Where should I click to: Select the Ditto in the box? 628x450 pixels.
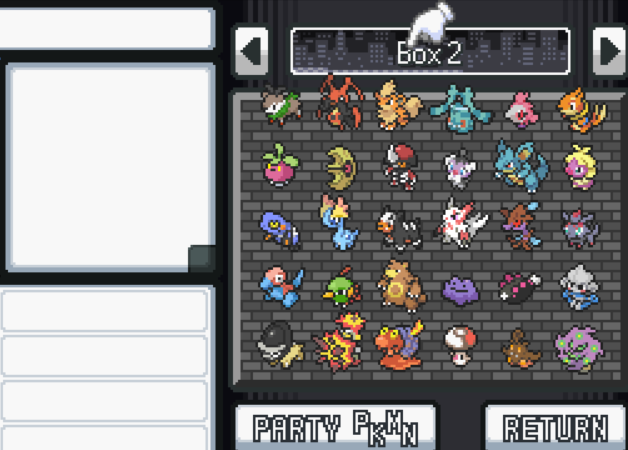coord(460,288)
